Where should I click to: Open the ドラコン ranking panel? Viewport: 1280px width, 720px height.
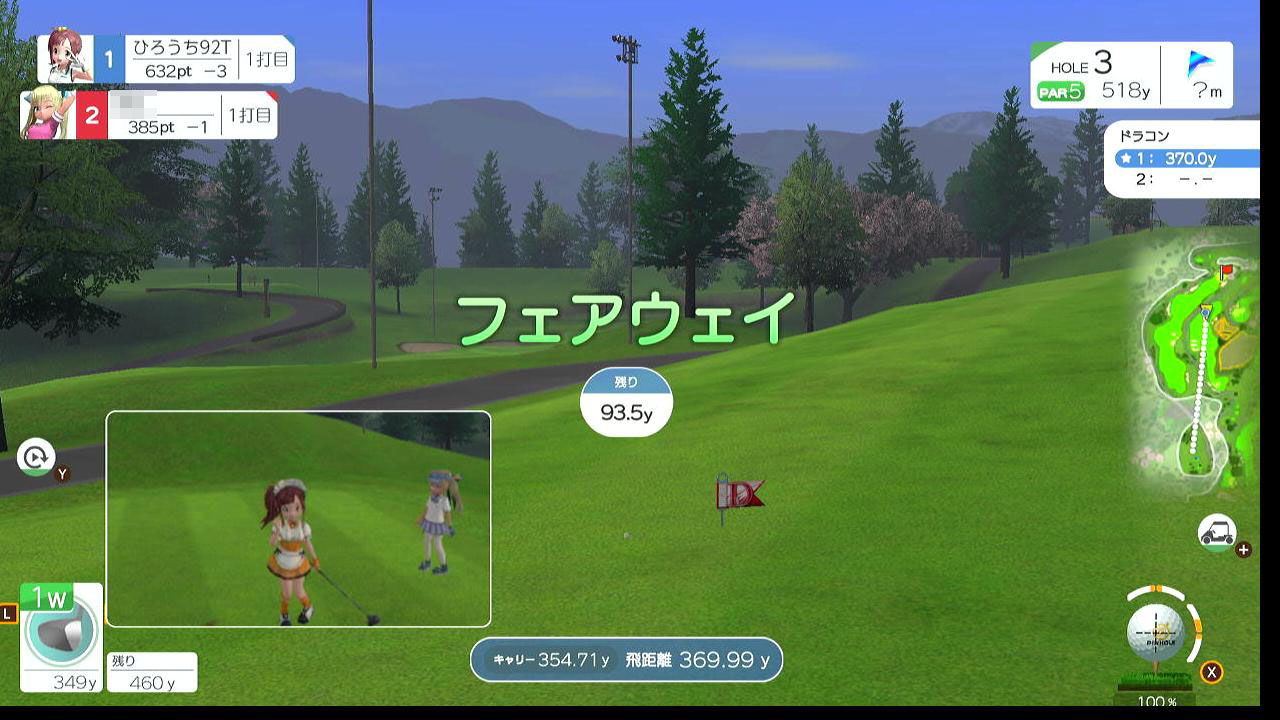tap(1181, 158)
